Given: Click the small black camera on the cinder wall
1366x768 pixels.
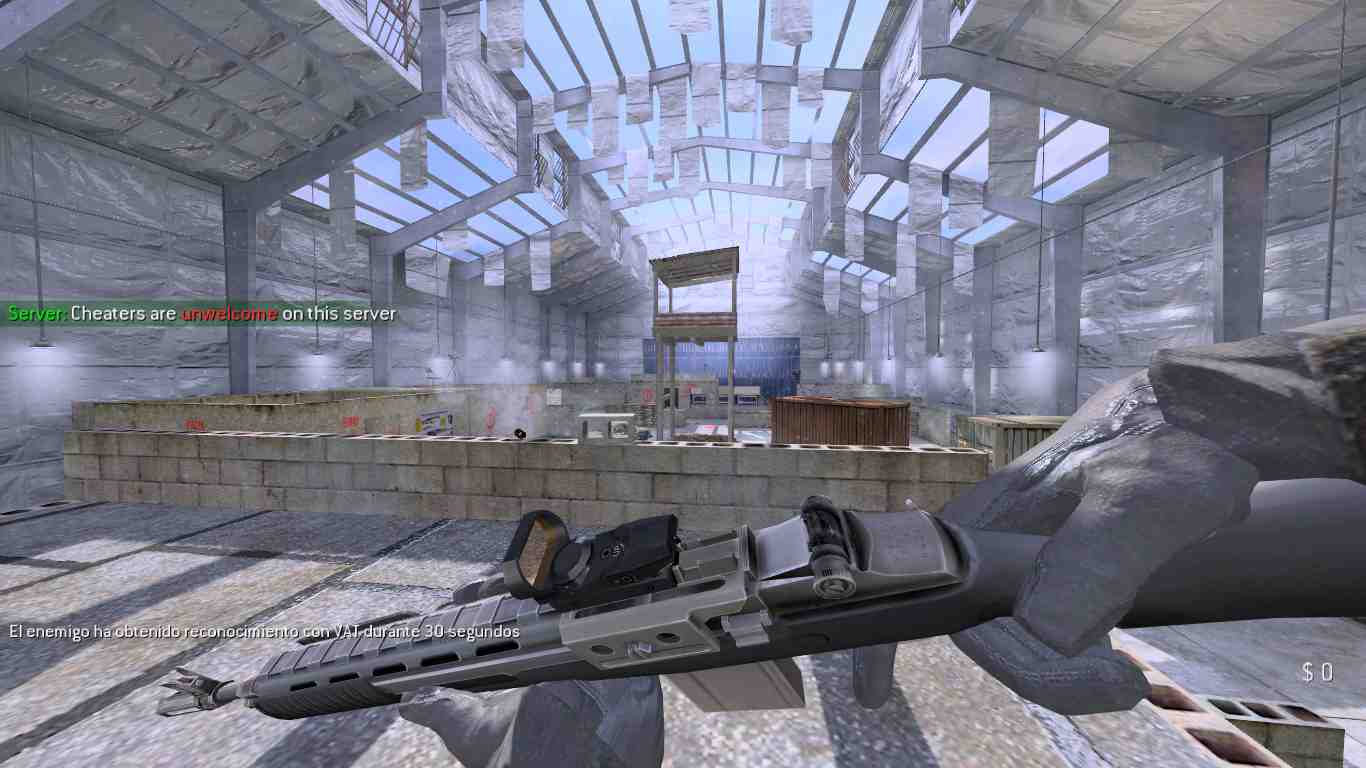Looking at the screenshot, I should pyautogui.click(x=518, y=431).
